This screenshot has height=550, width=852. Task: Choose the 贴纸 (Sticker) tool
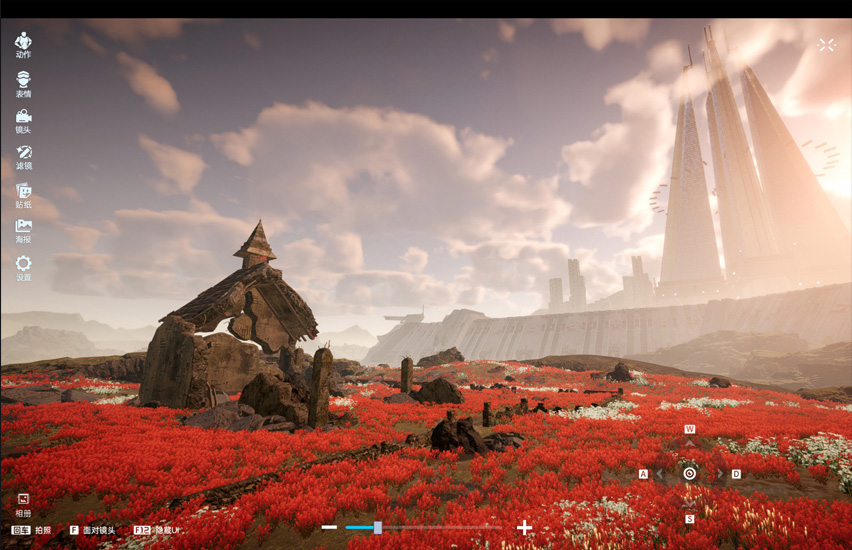[23, 193]
